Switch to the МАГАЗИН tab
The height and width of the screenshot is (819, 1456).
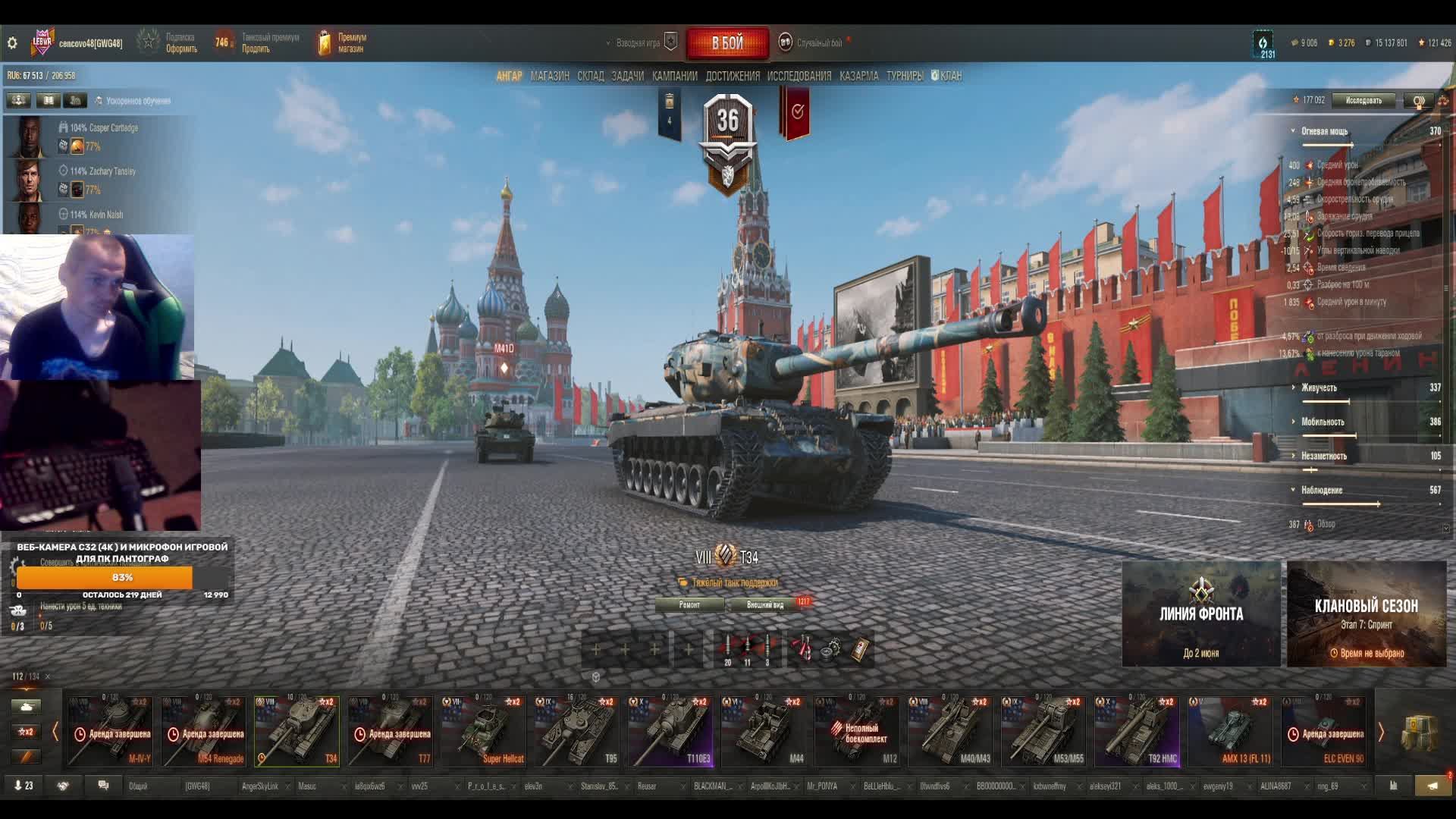coord(550,76)
